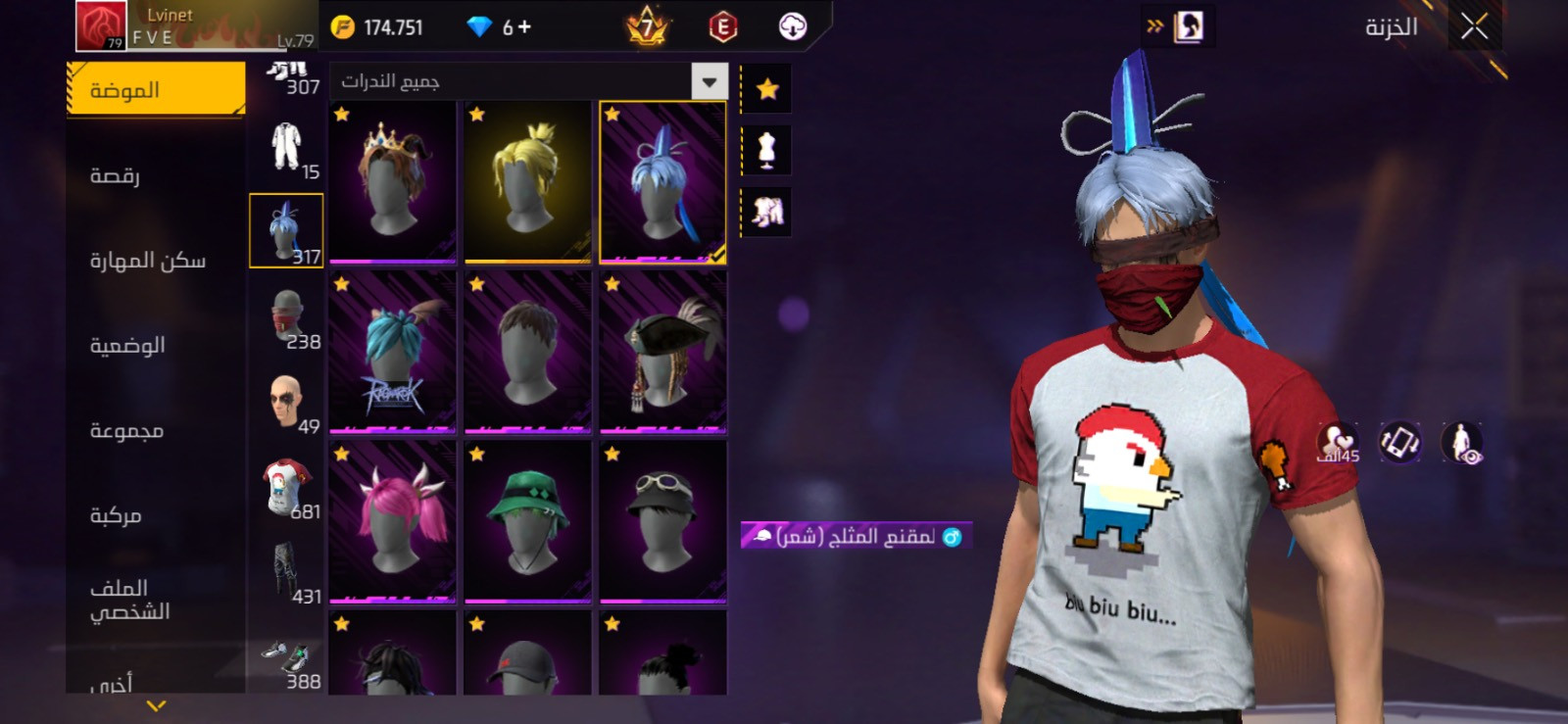Pick the pink pigtails hair item
The image size is (1568, 724).
click(392, 520)
